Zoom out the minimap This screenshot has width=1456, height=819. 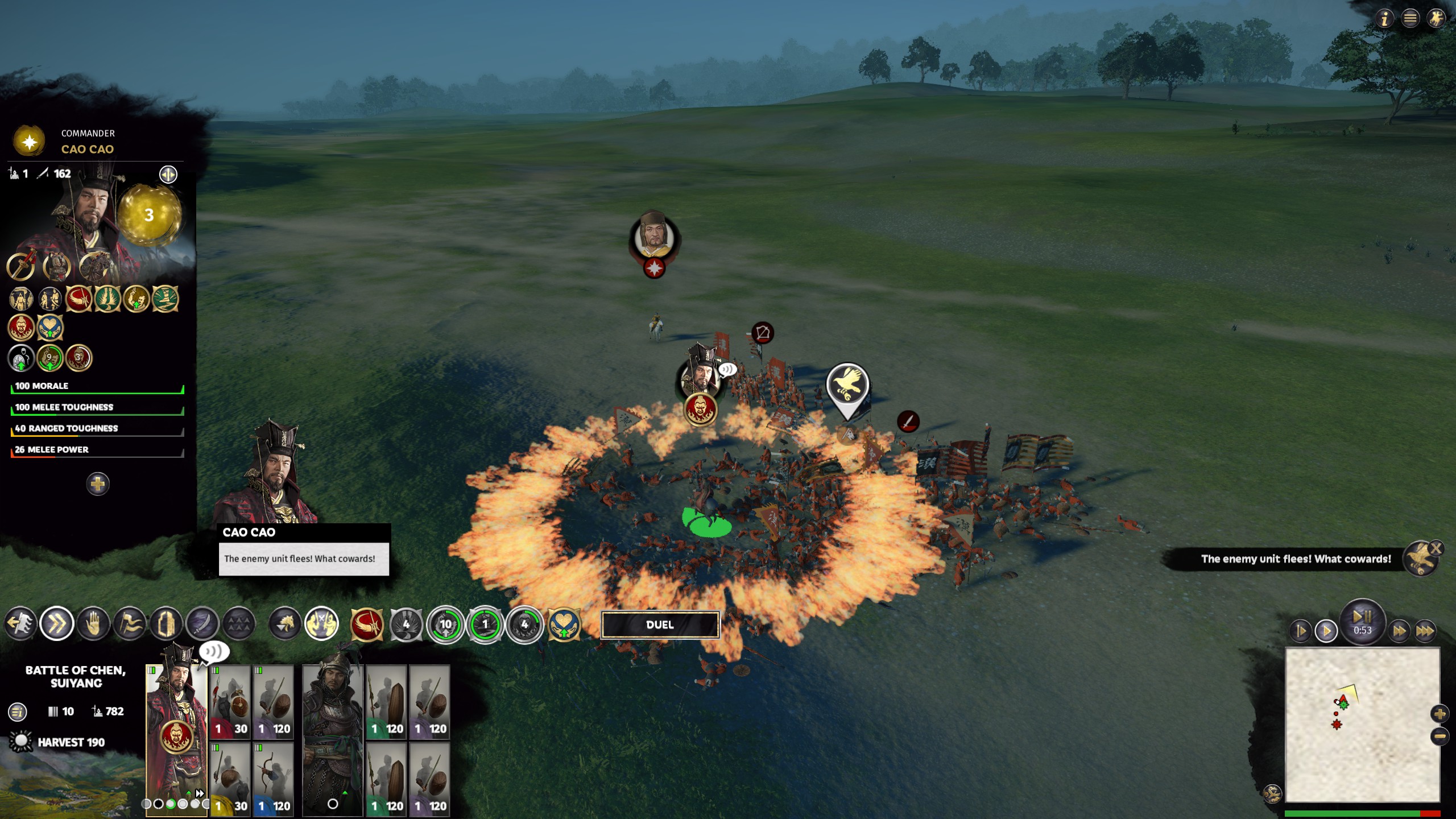point(1440,737)
